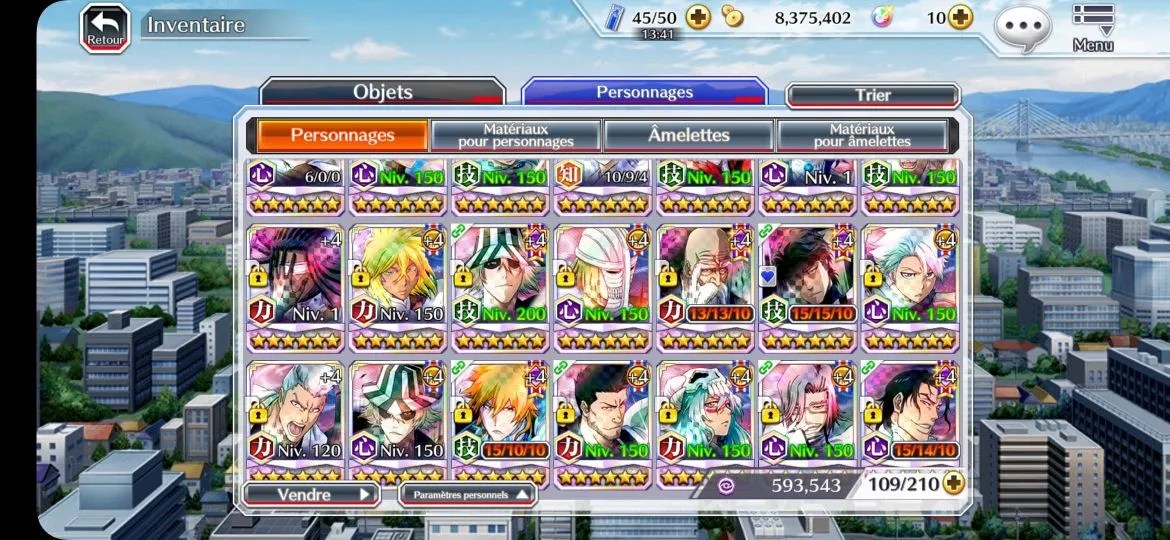
Task: Expand character storage next to 109/210
Action: [953, 484]
